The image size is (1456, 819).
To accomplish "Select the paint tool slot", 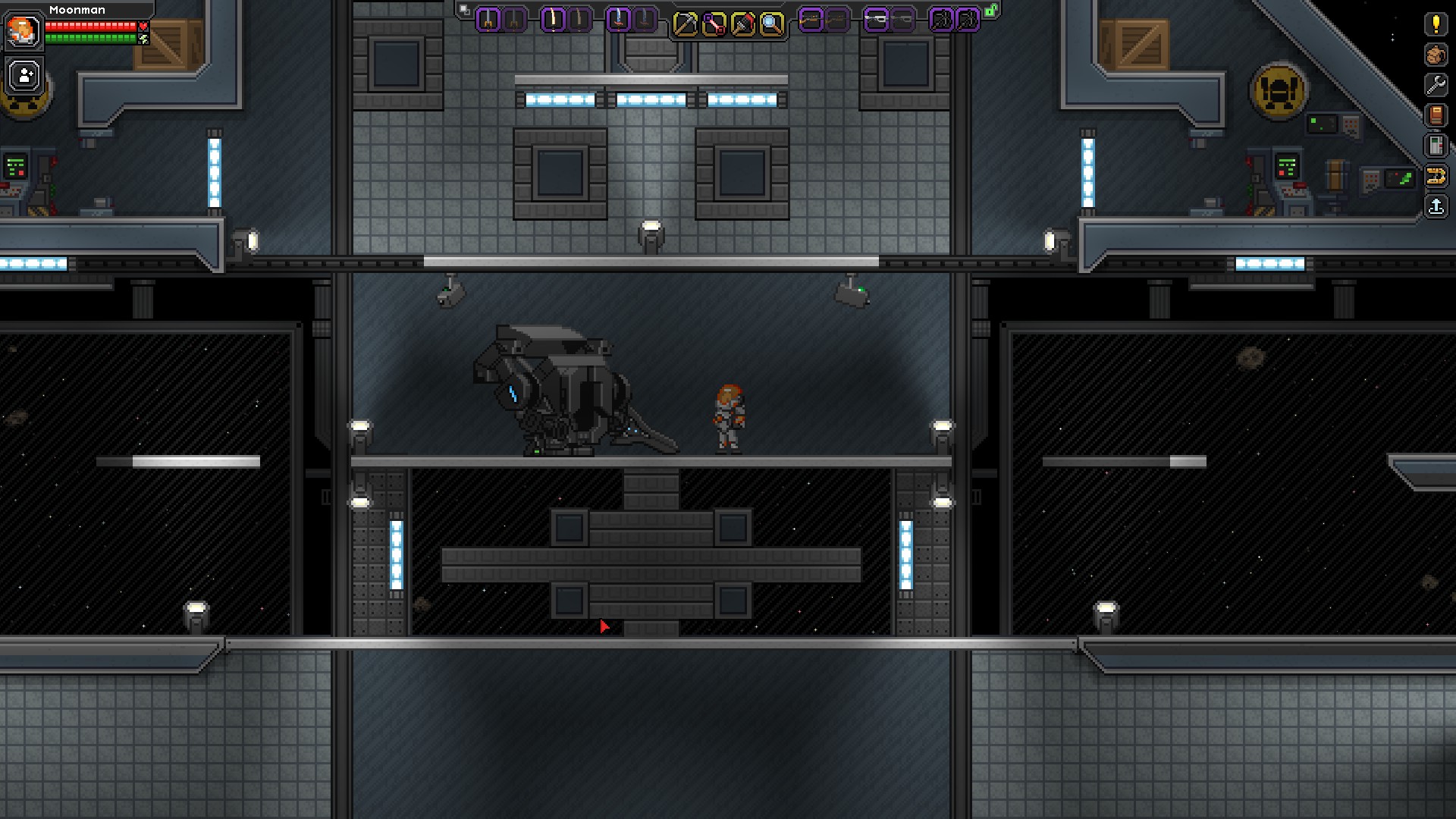I will (x=742, y=24).
